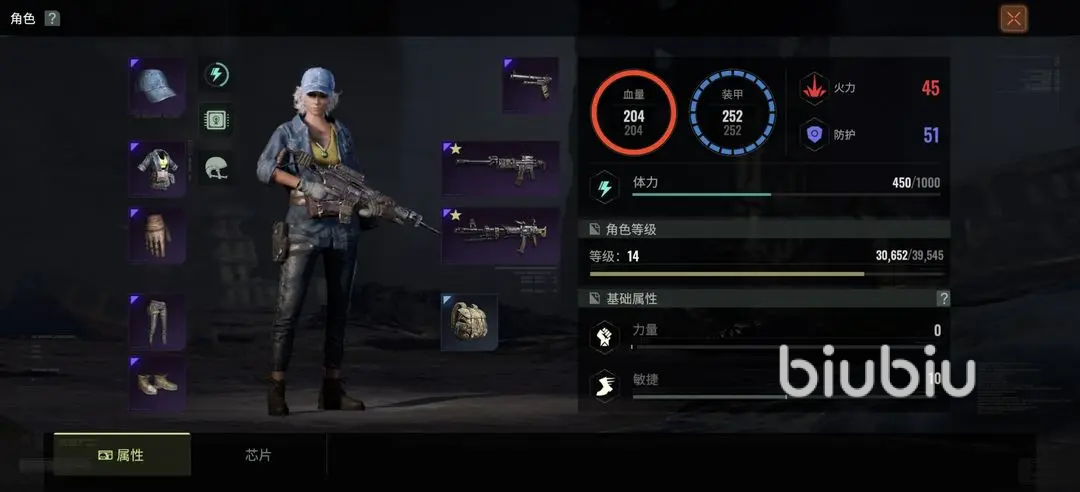Select the shoes equipment slot
Viewport: 1080px width, 492px height.
pos(157,382)
